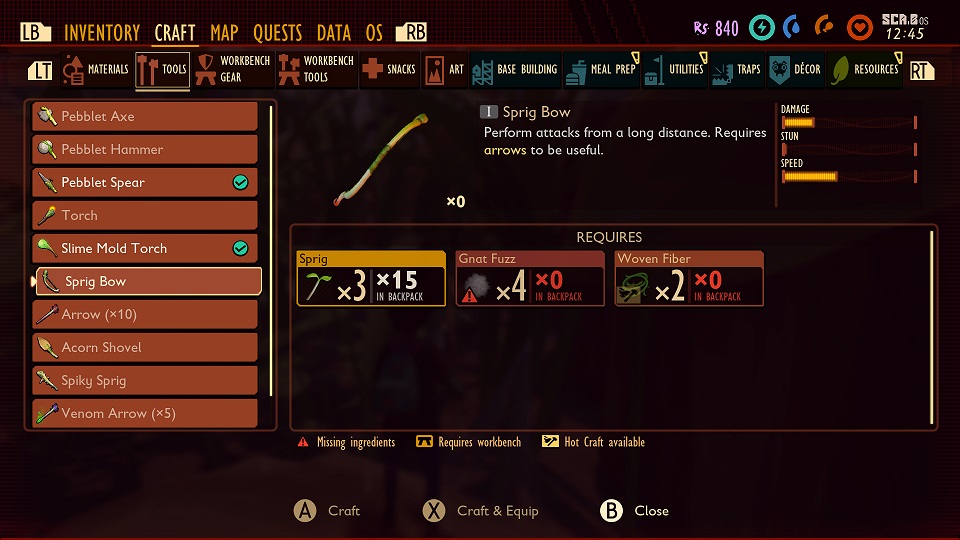Switch to the Map tab
The width and height of the screenshot is (960, 540).
[223, 33]
